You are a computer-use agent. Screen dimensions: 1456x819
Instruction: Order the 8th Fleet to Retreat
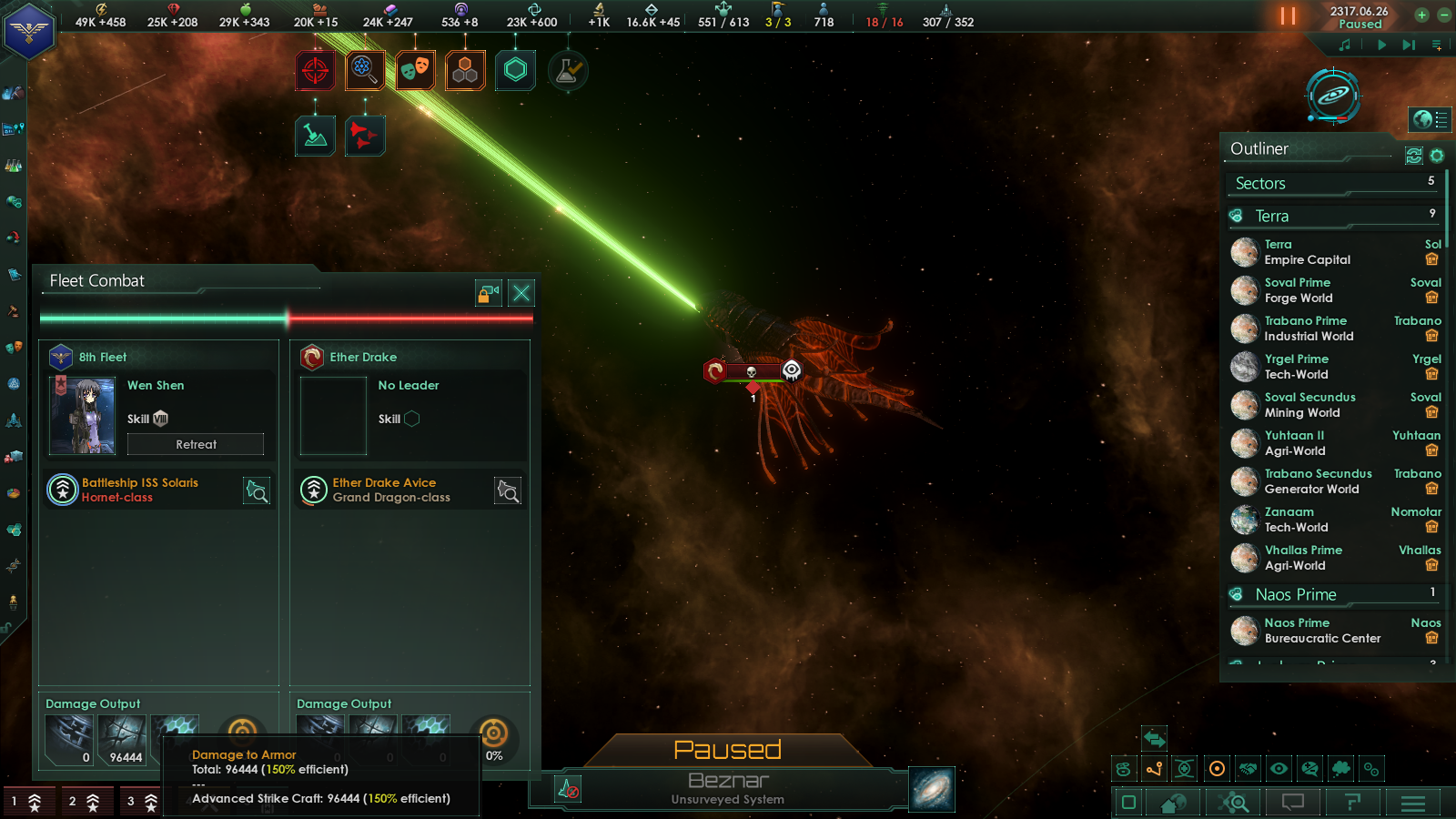[x=196, y=444]
